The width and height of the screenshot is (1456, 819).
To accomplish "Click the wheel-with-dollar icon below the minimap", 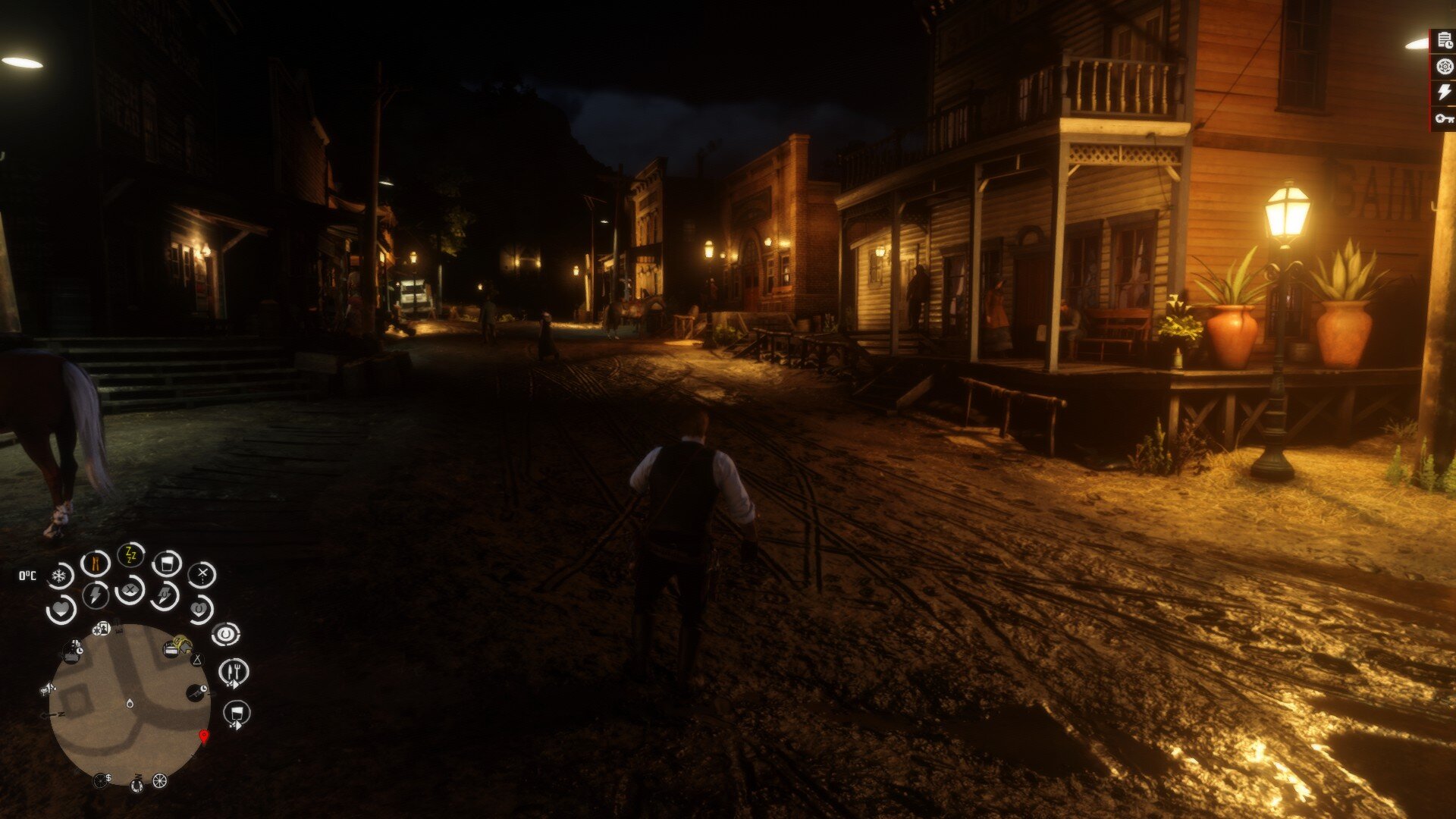I will [x=101, y=780].
